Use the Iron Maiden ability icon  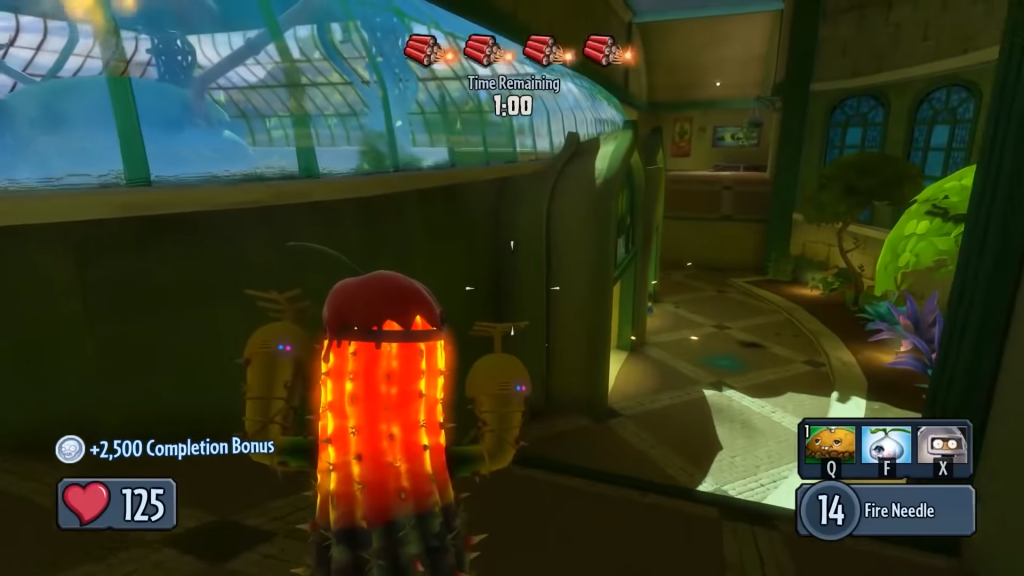click(941, 445)
